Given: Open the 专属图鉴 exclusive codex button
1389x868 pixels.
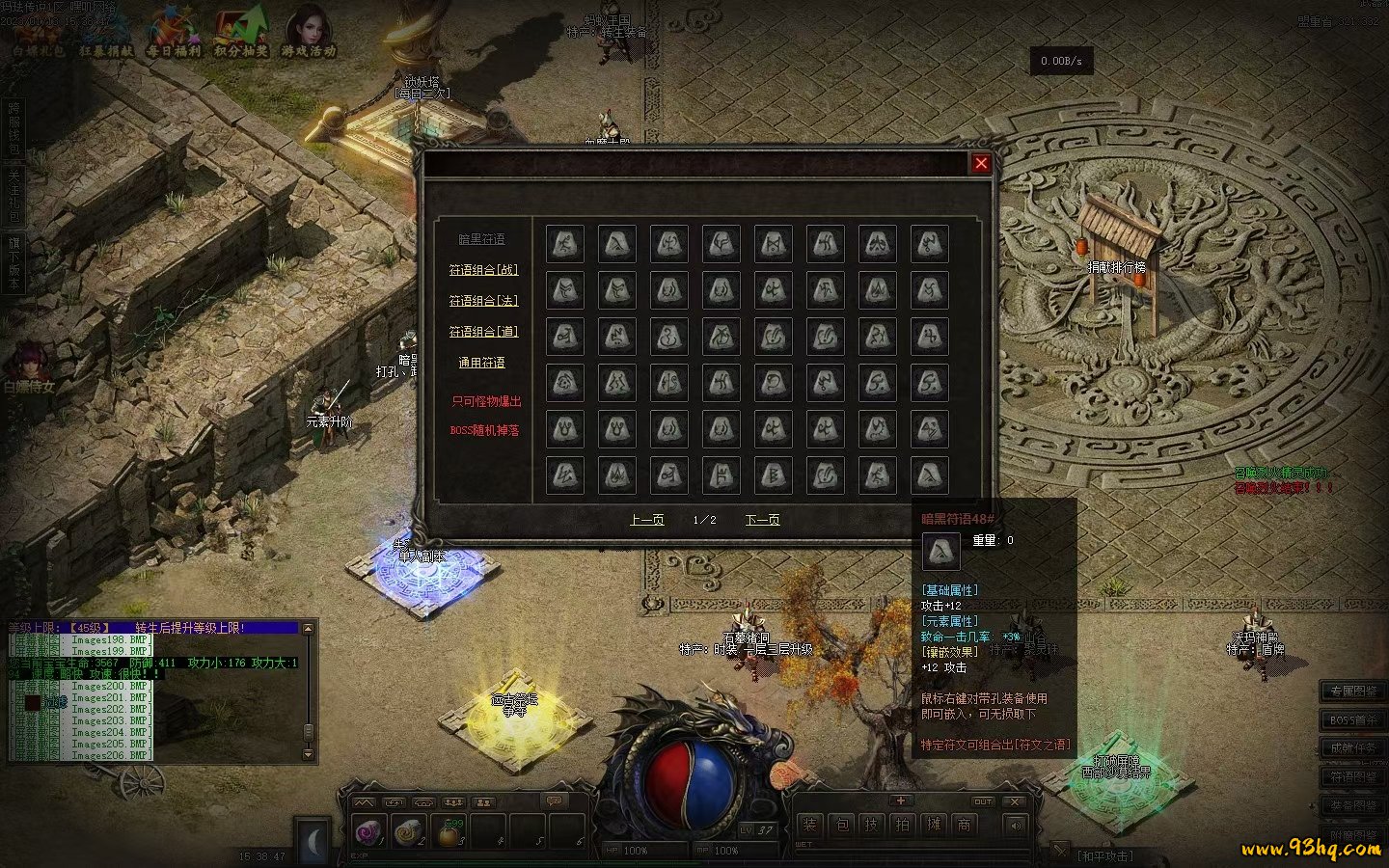Looking at the screenshot, I should coord(1352,692).
